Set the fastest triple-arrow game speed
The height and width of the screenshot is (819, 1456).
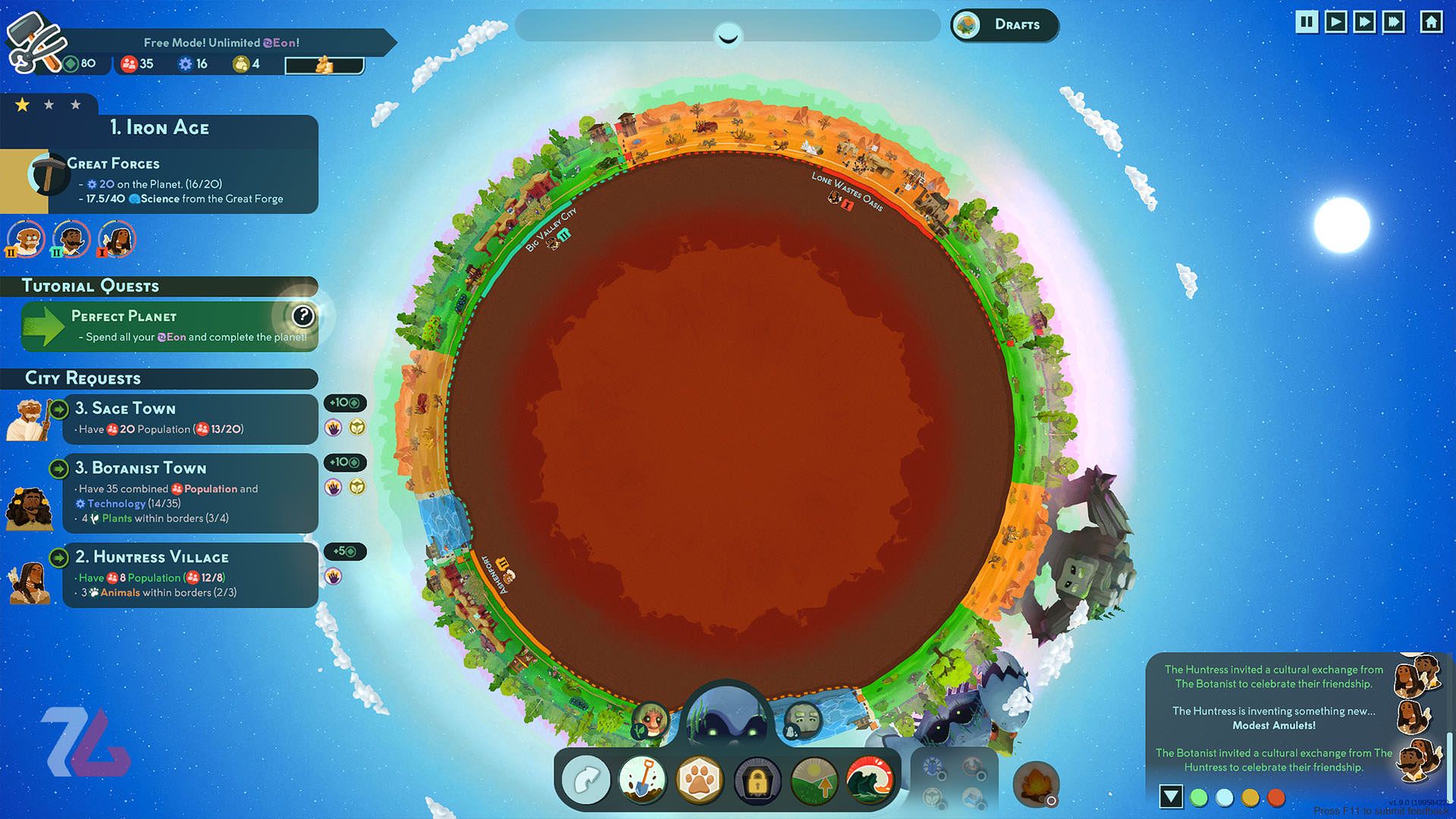[x=1394, y=22]
